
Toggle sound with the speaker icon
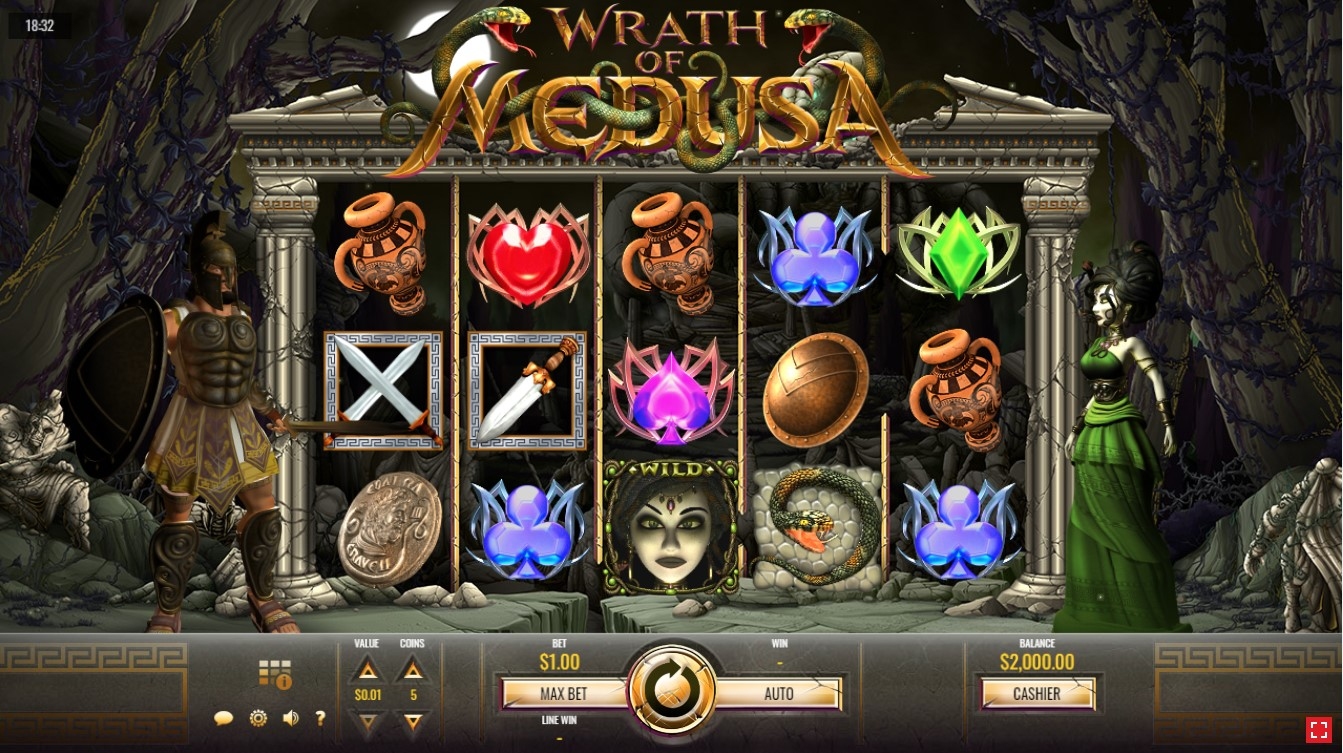[x=291, y=718]
